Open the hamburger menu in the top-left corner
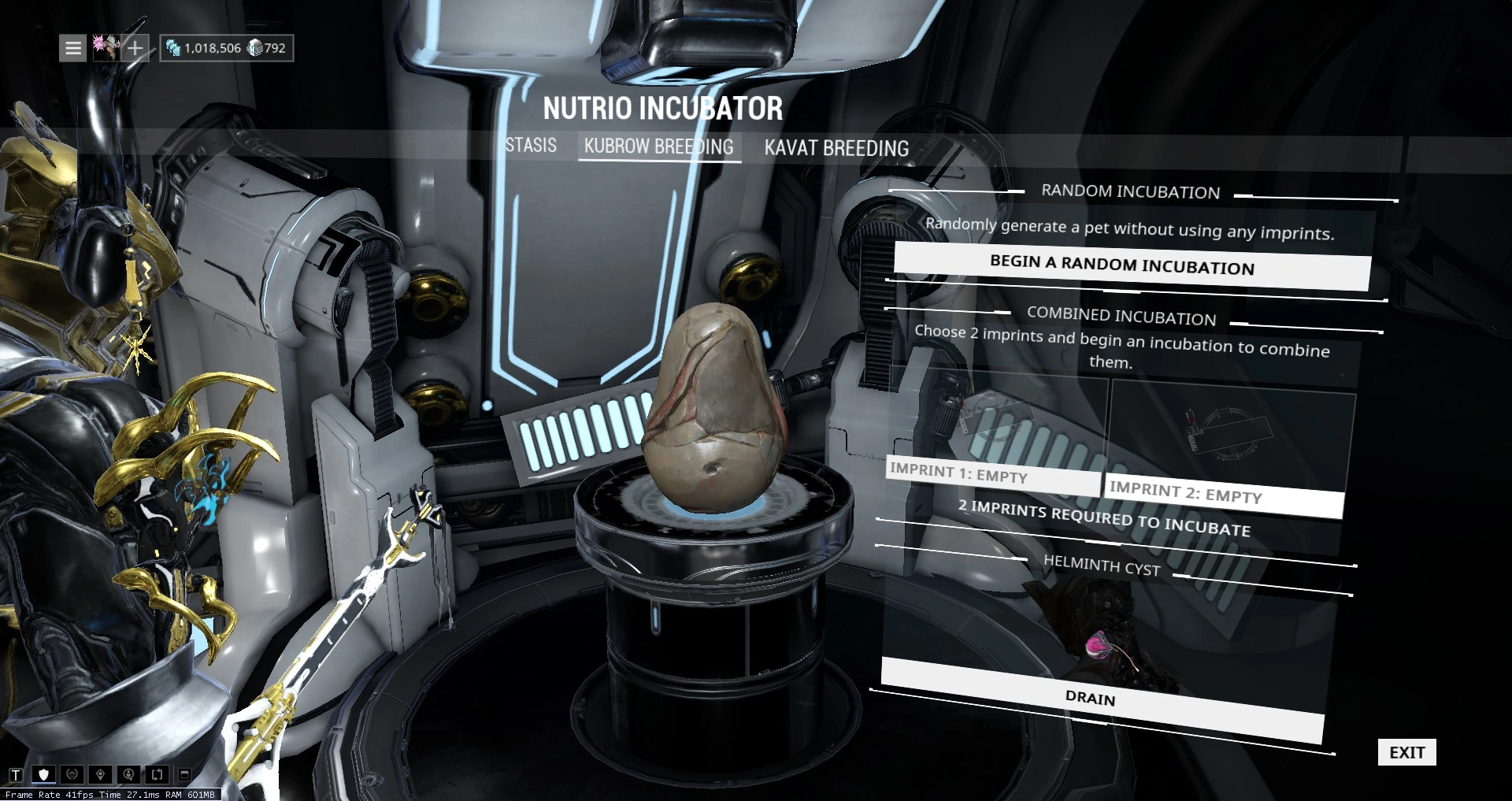Screen dimensions: 1512x801 tap(72, 47)
